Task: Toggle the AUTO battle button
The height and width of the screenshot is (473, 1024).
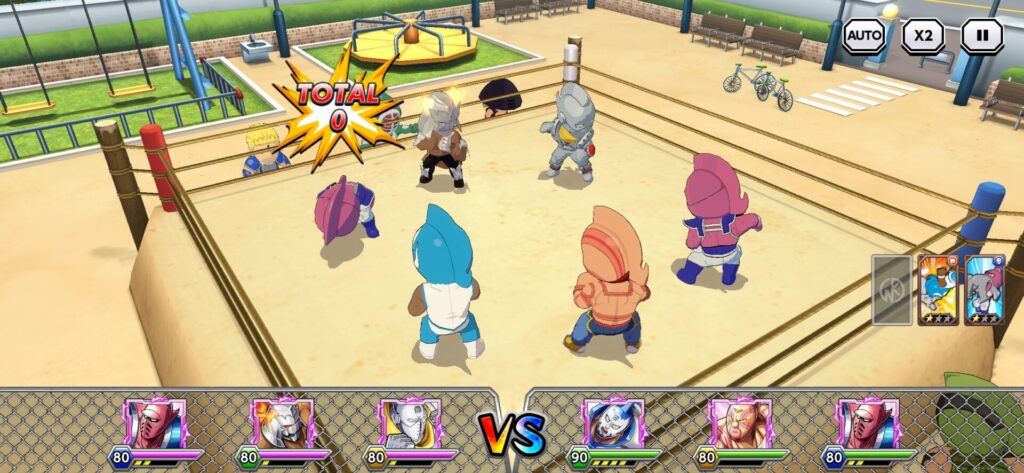Action: point(864,36)
